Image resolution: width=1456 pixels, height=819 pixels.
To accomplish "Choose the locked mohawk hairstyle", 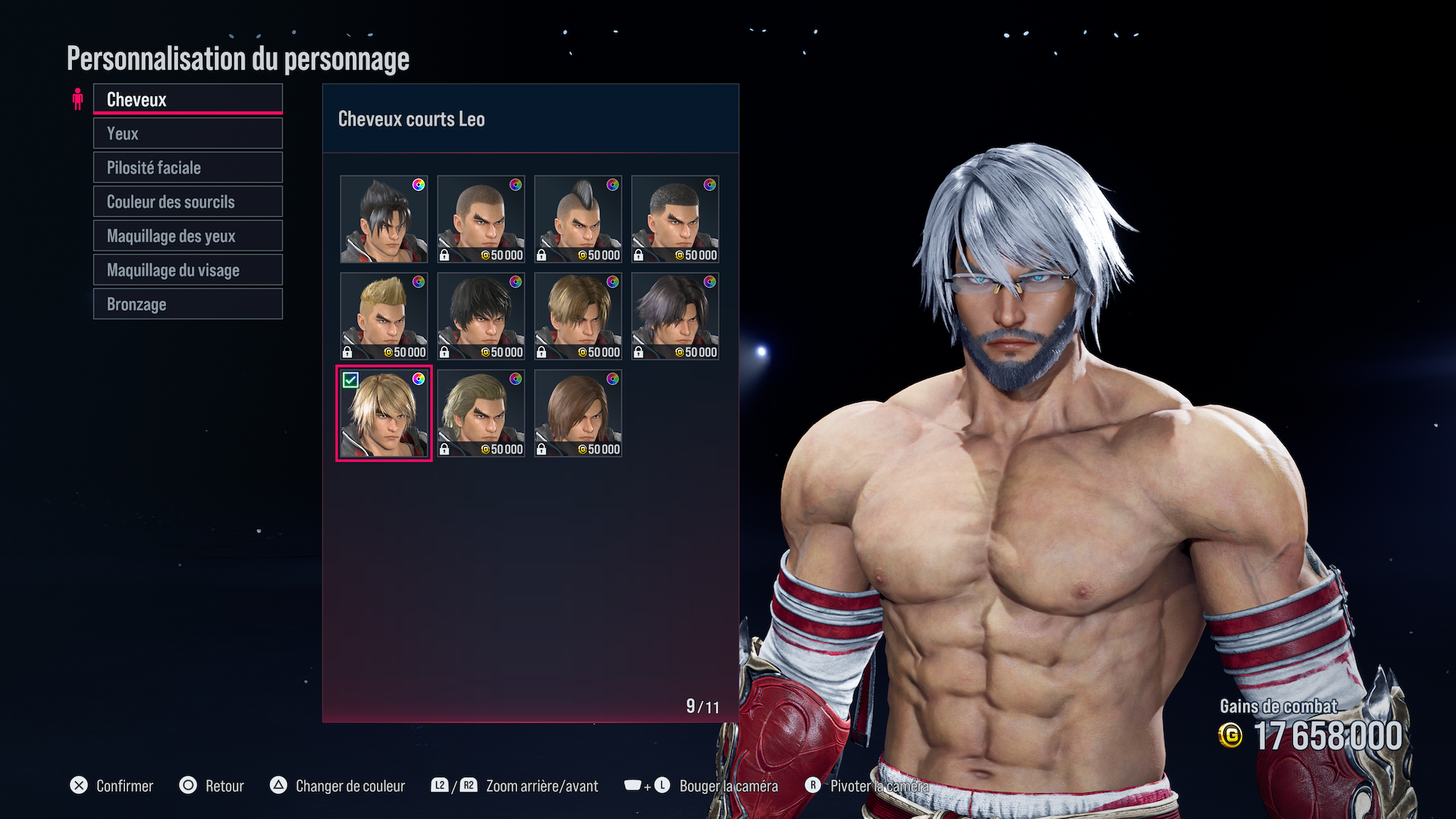I will click(578, 219).
